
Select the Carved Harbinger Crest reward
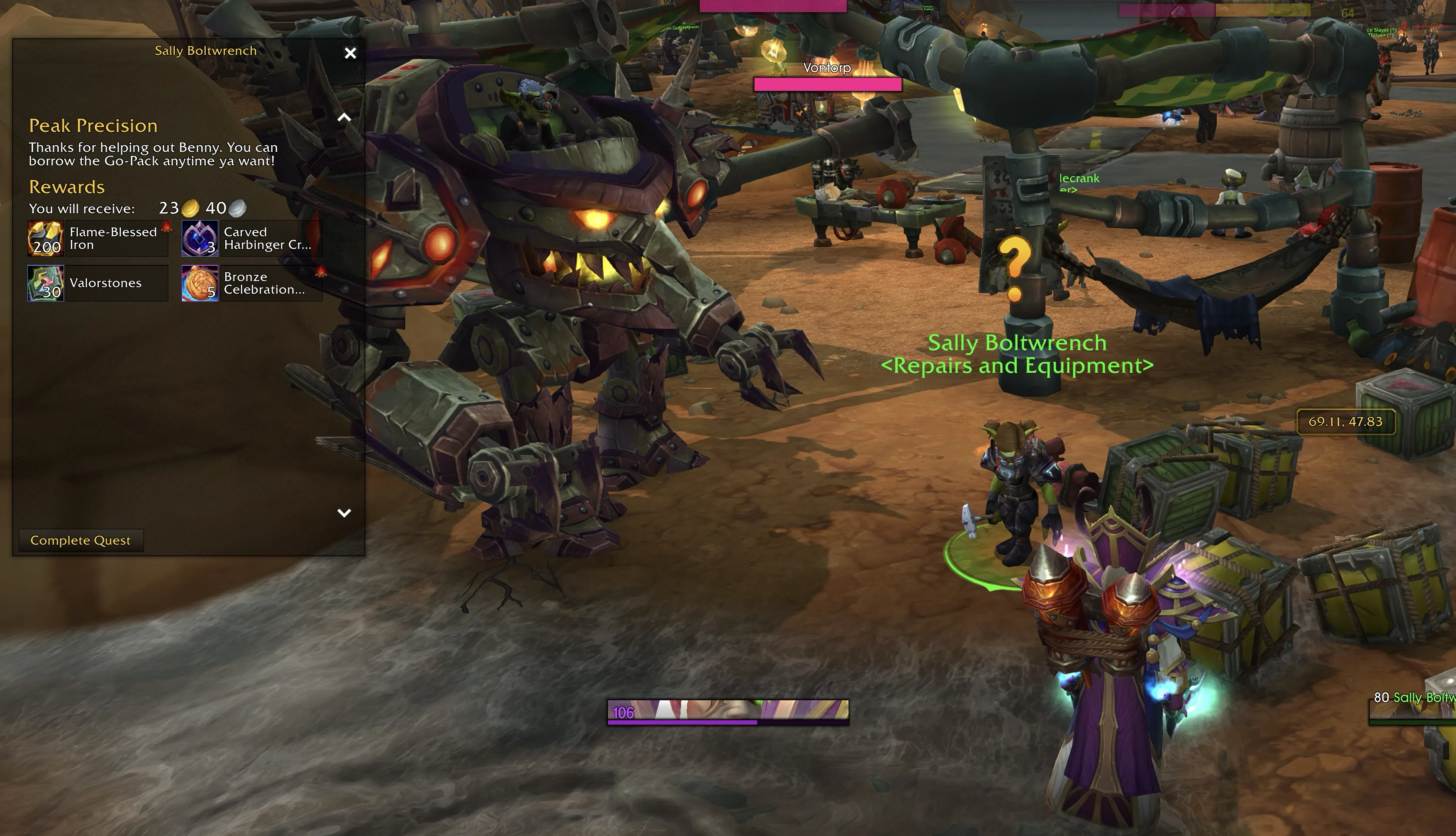coord(252,238)
